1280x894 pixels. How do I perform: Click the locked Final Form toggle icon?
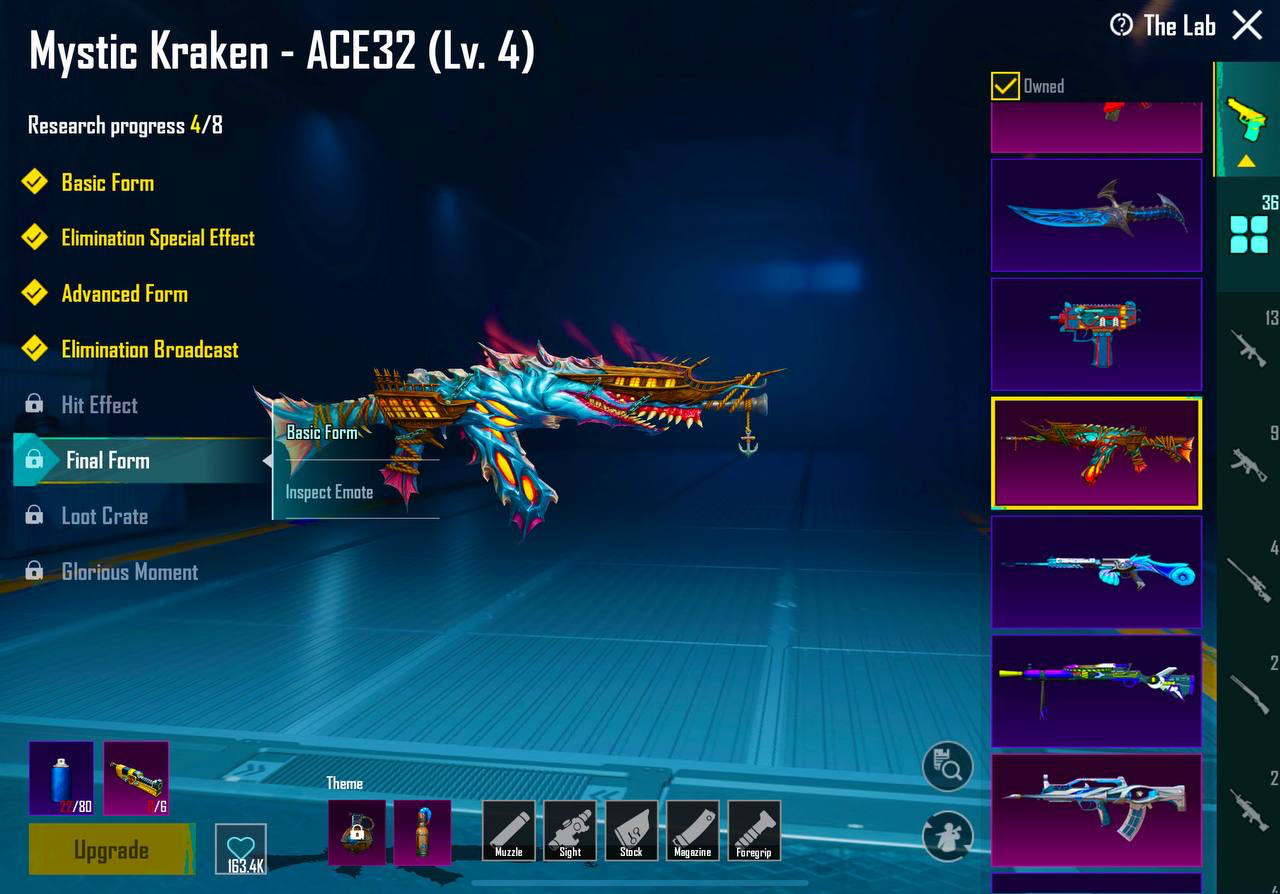click(x=34, y=461)
